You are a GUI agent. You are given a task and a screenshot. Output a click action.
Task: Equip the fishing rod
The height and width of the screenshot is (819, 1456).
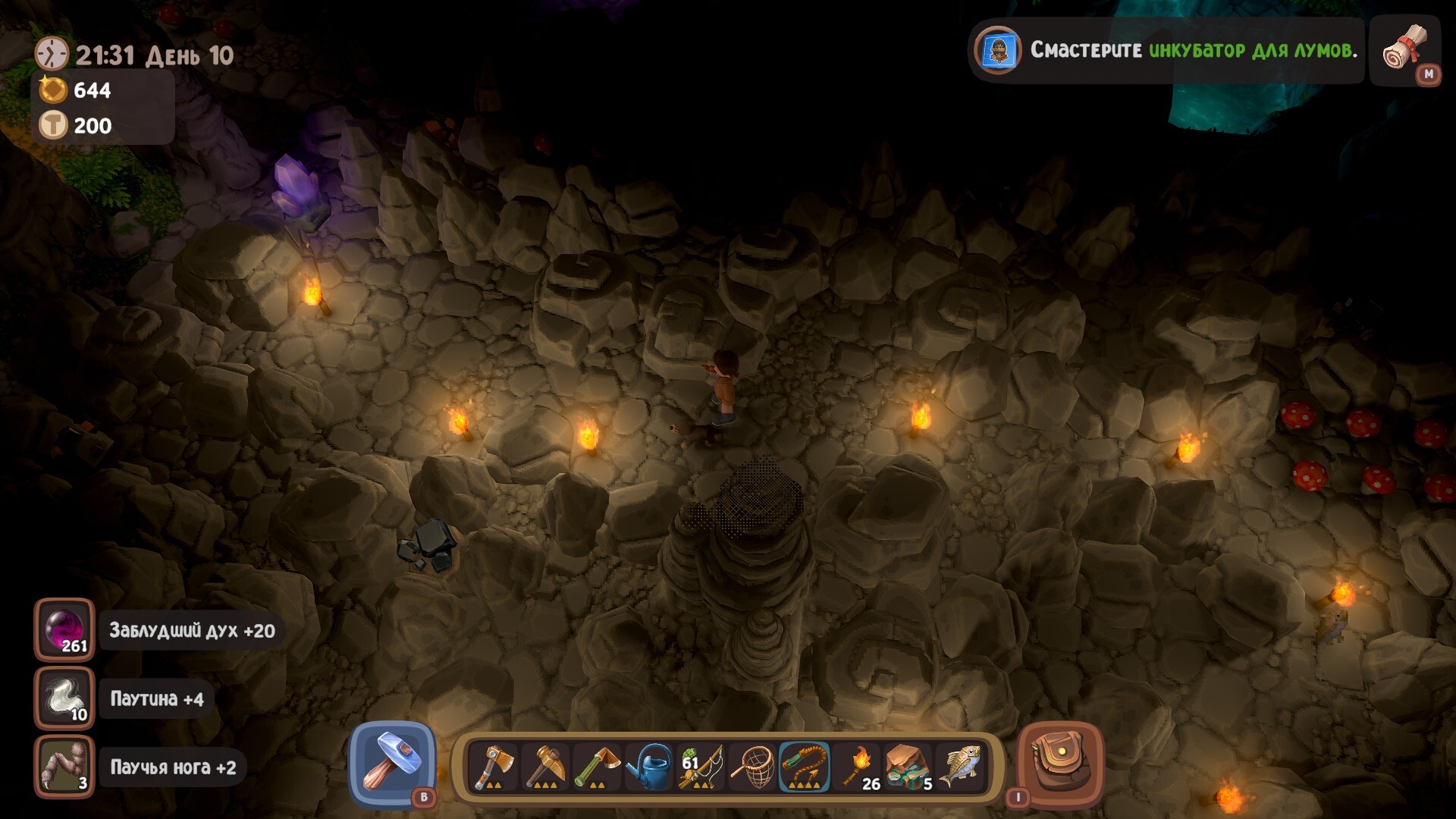[x=701, y=767]
